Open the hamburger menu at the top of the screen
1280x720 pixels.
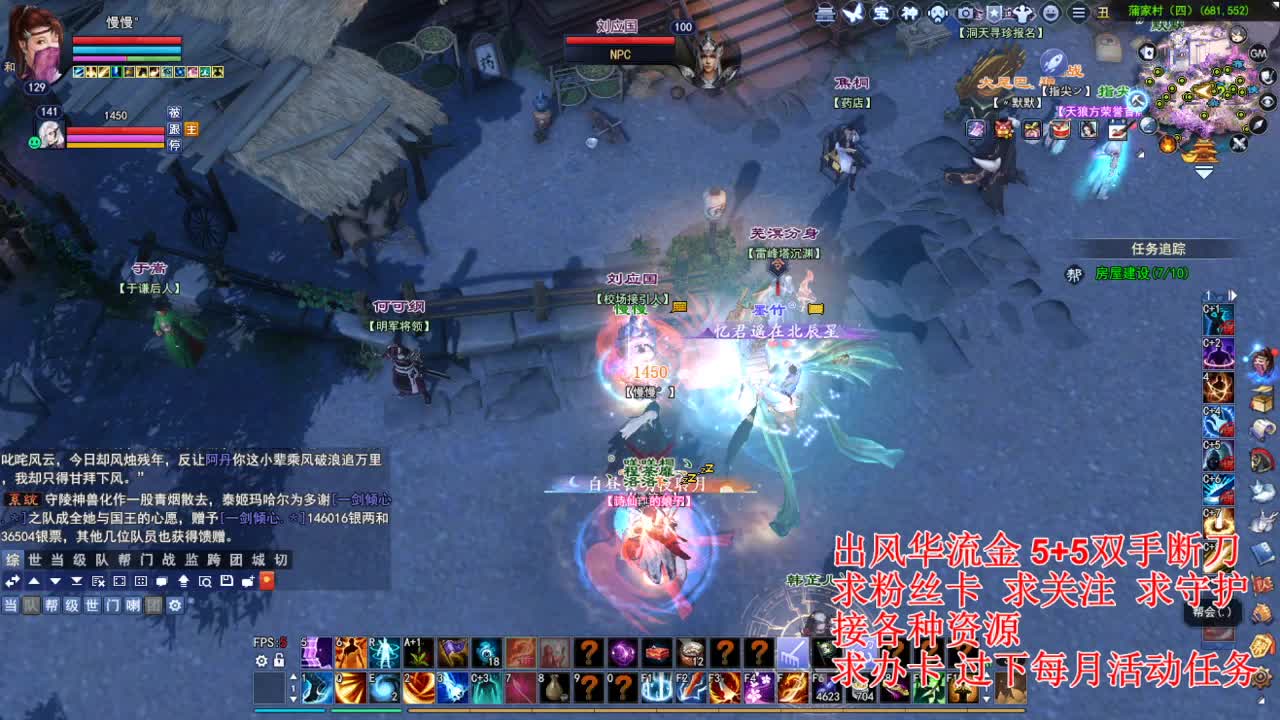click(x=1080, y=13)
